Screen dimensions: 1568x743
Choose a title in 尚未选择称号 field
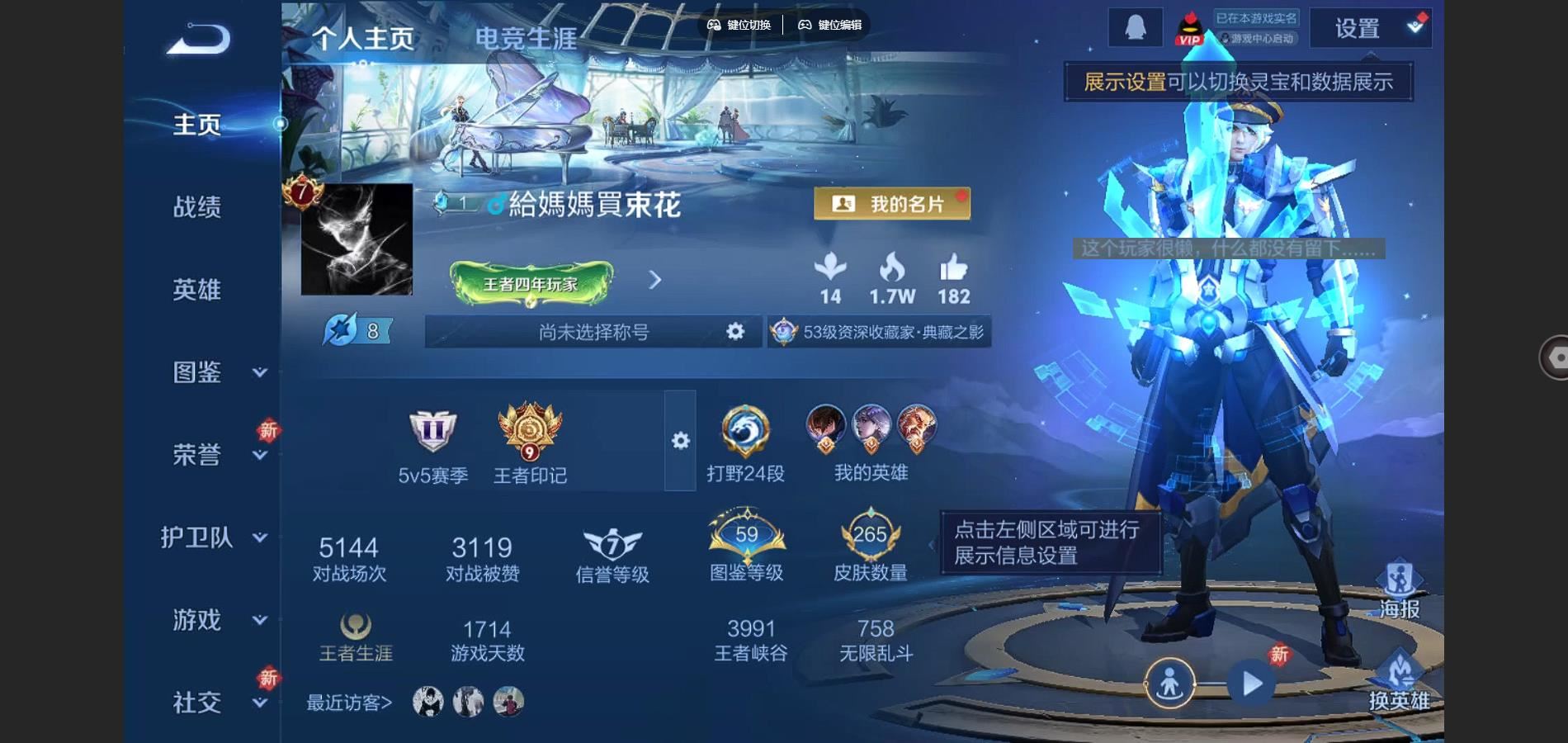tap(593, 332)
